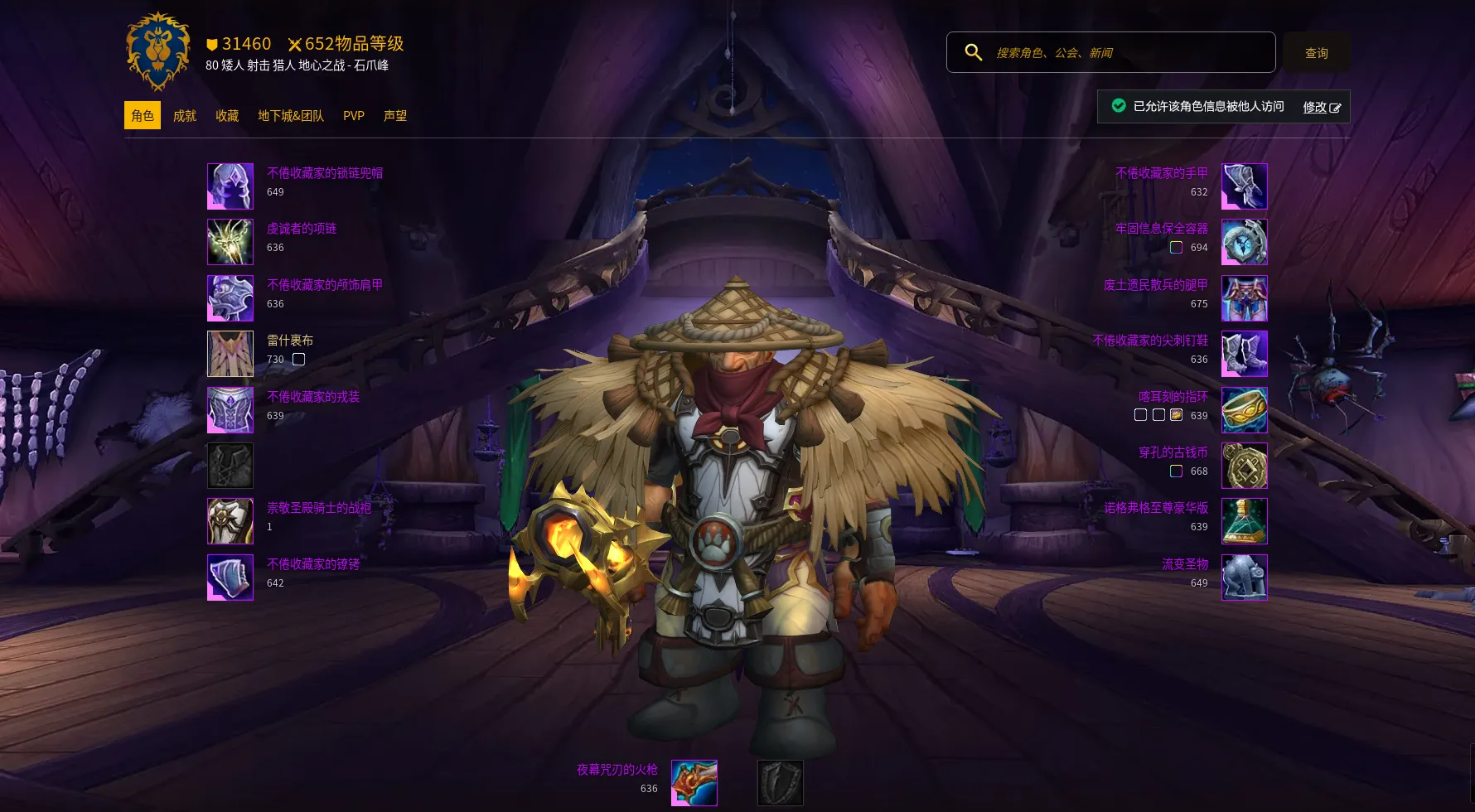Select the 穿孔的古钱币 ring slot
Viewport: 1475px width, 812px height.
[1244, 466]
